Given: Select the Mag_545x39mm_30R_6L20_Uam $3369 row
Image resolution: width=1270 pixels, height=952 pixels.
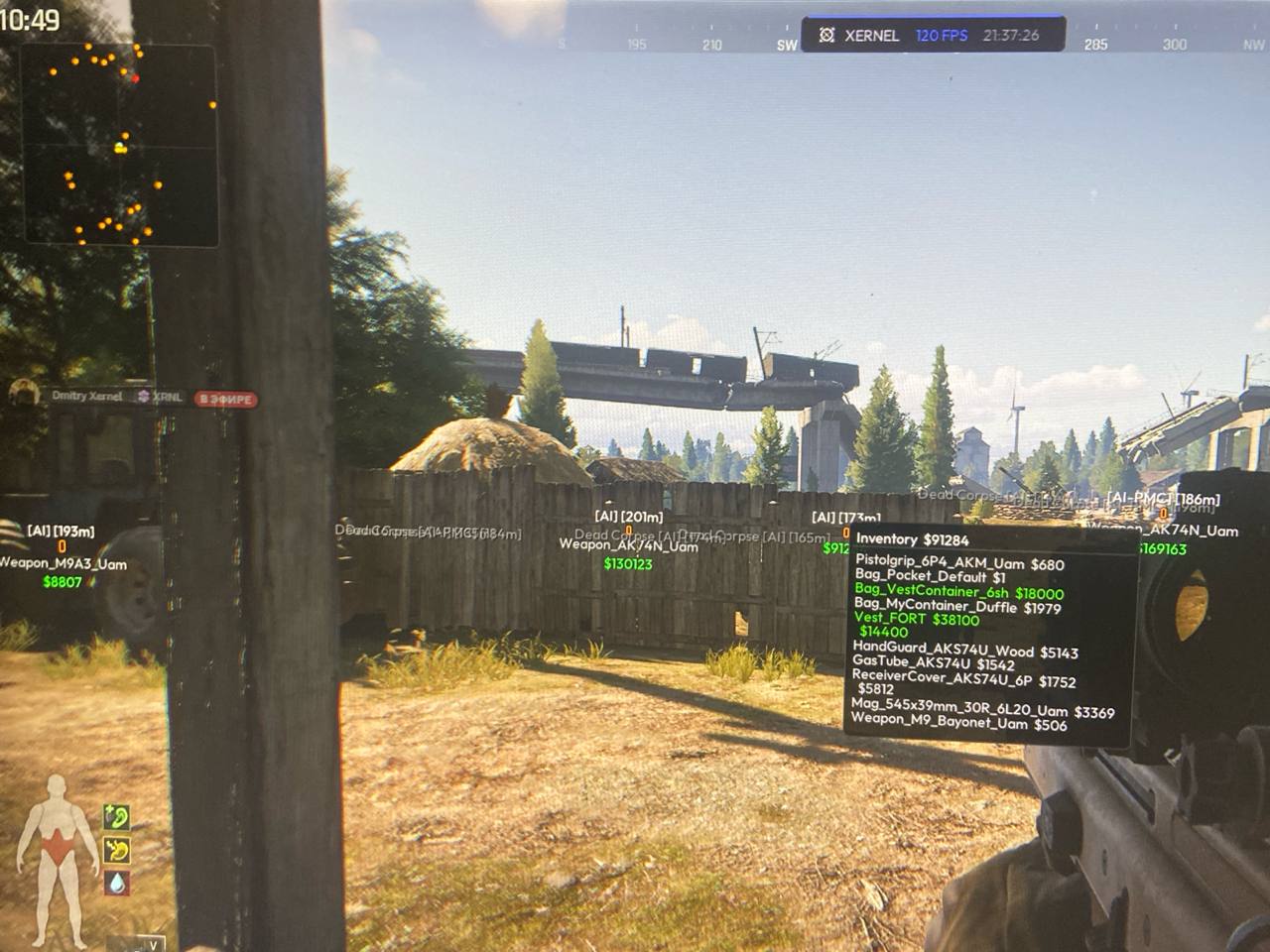Looking at the screenshot, I should pos(982,710).
